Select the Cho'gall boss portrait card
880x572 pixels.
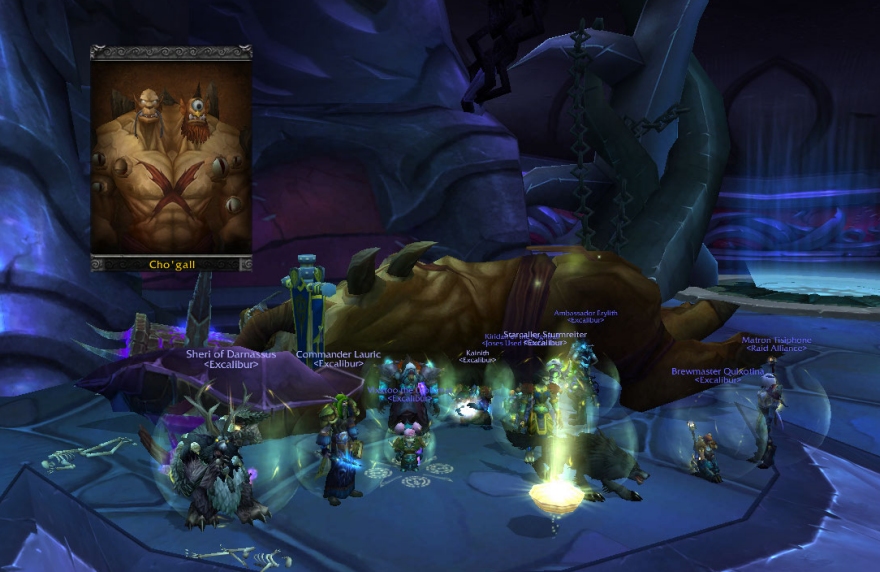pos(171,157)
